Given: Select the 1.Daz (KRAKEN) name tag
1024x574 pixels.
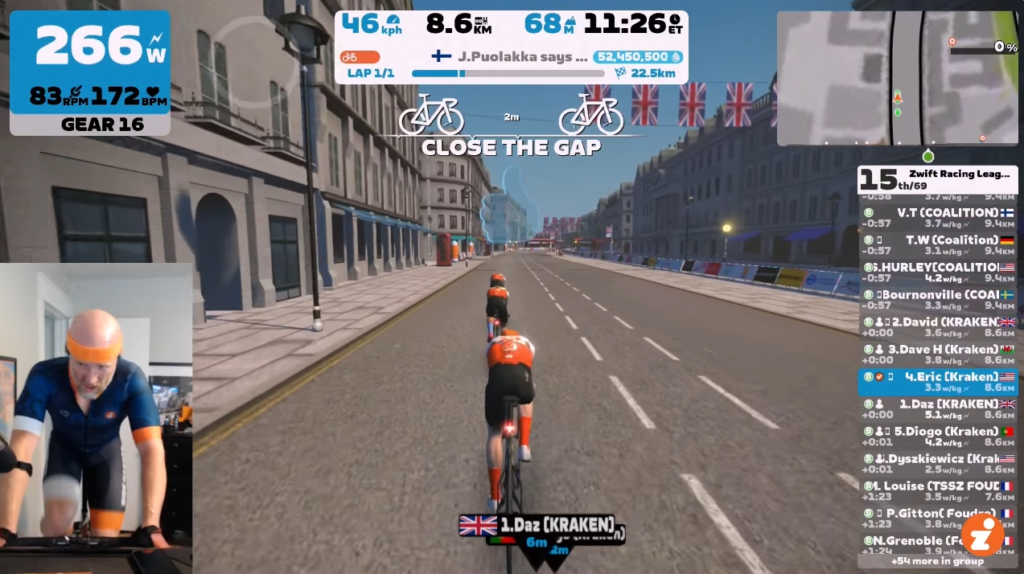Looking at the screenshot, I should (x=537, y=524).
